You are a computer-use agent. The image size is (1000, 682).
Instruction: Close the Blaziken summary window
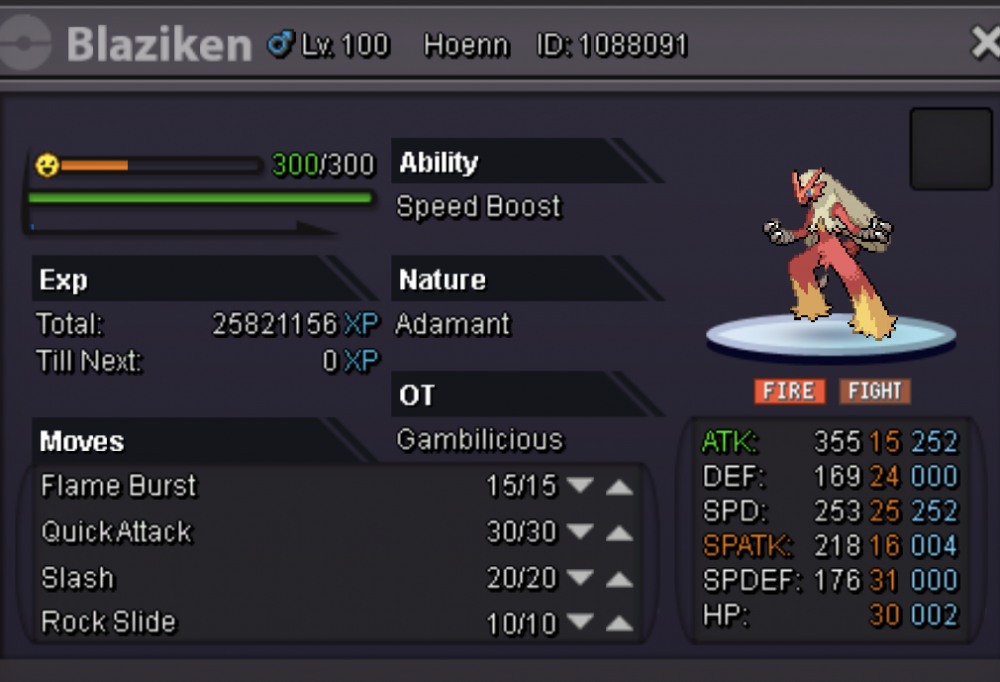click(985, 43)
